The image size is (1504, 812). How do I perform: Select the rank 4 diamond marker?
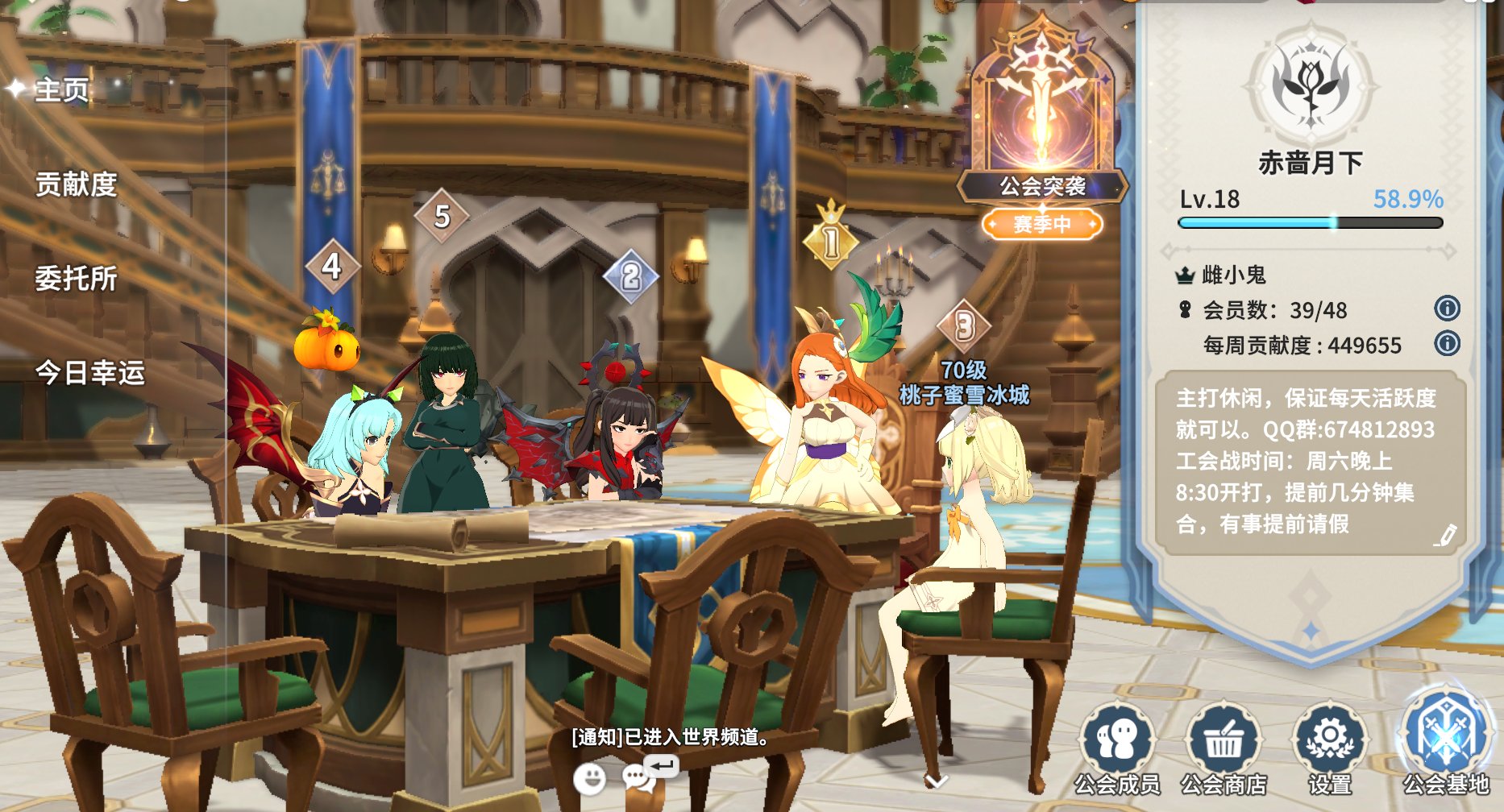[x=332, y=267]
